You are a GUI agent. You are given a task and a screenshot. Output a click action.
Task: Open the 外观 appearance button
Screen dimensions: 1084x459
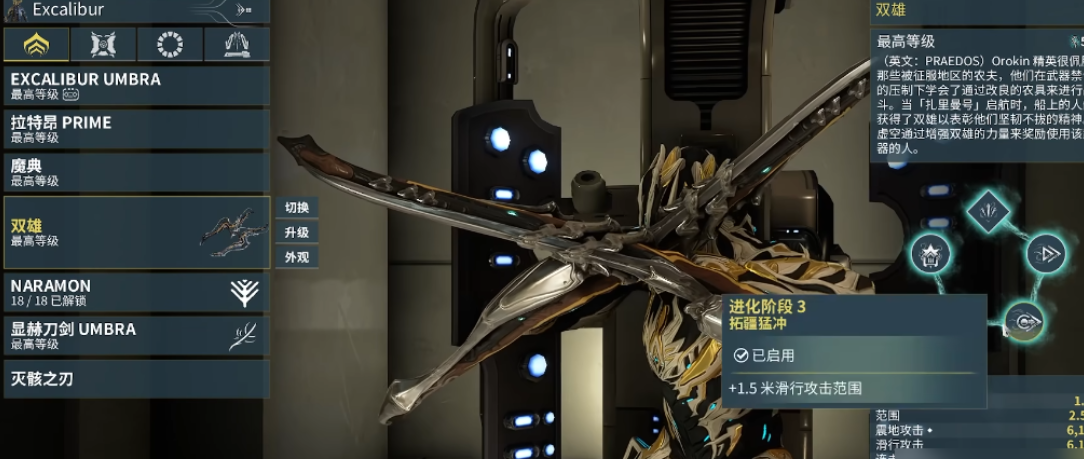(297, 257)
